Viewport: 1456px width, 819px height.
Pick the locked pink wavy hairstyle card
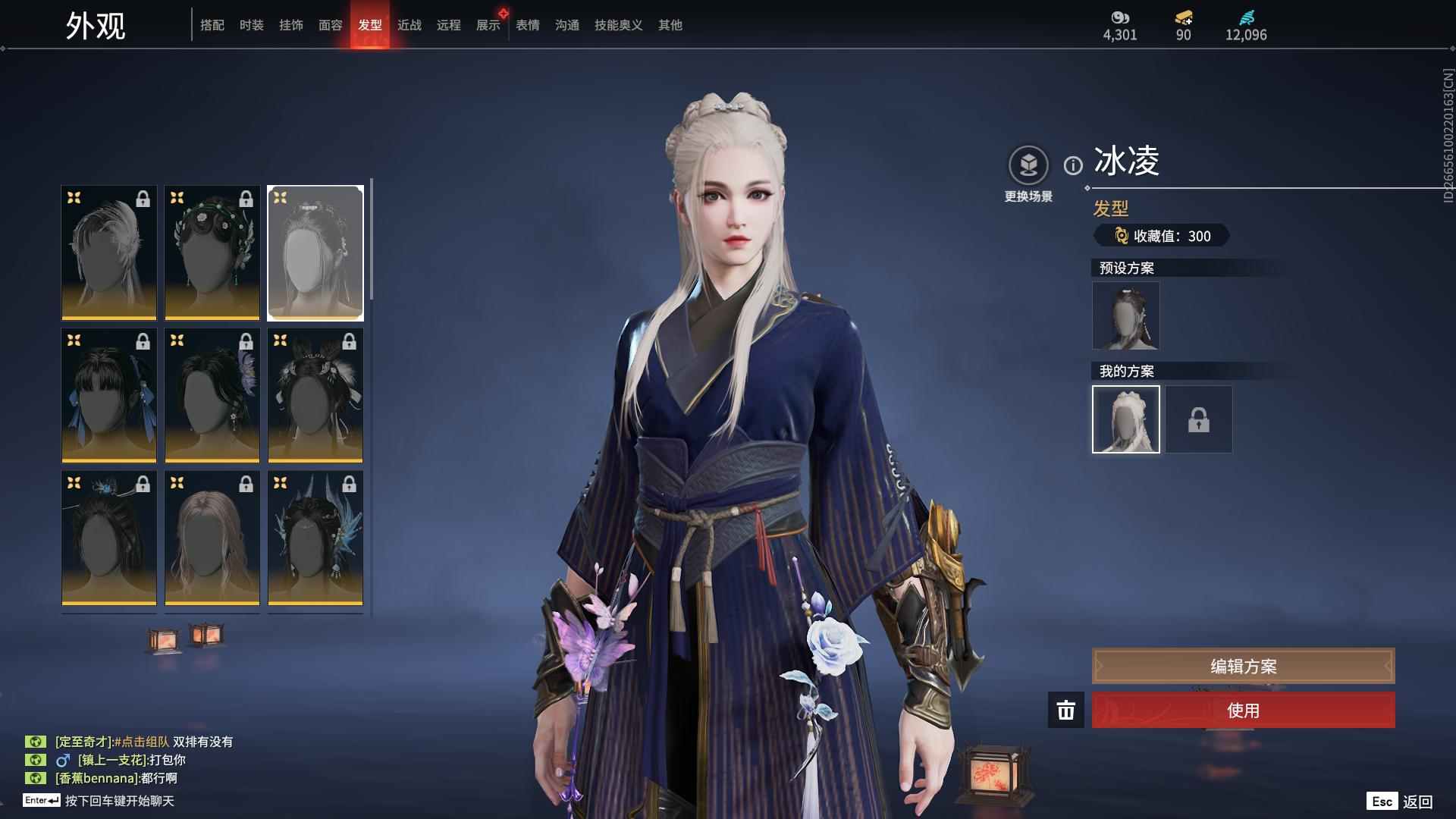(x=212, y=538)
